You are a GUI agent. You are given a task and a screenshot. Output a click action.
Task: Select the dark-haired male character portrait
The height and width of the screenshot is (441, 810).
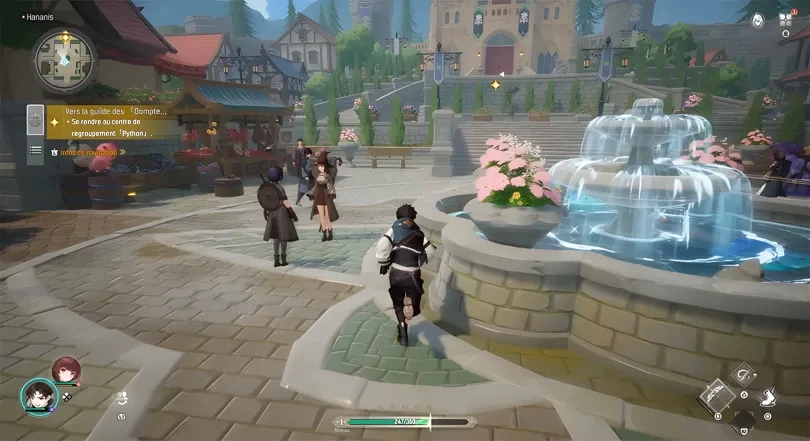[38, 396]
